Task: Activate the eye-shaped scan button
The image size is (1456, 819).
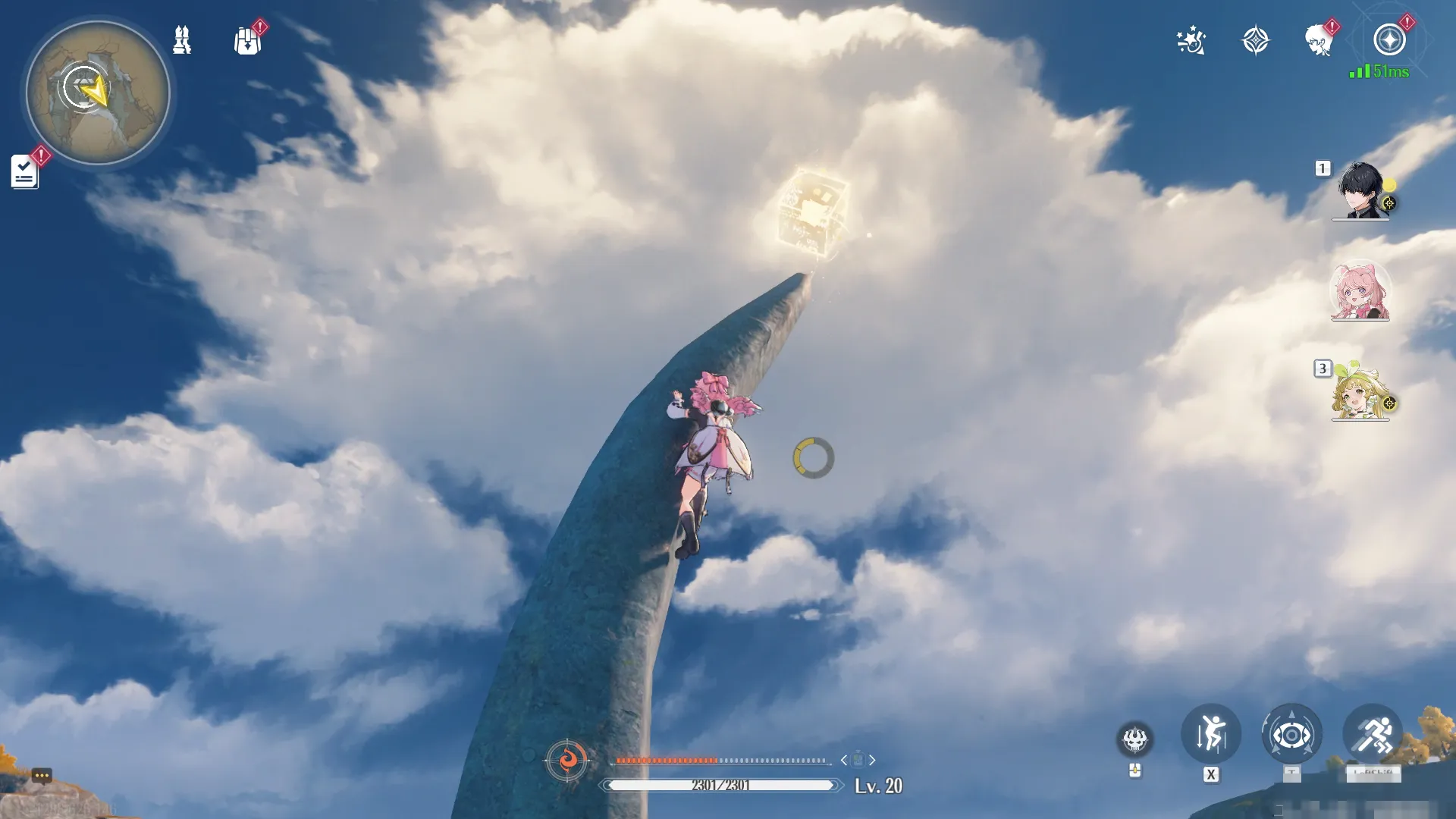Action: click(1291, 734)
